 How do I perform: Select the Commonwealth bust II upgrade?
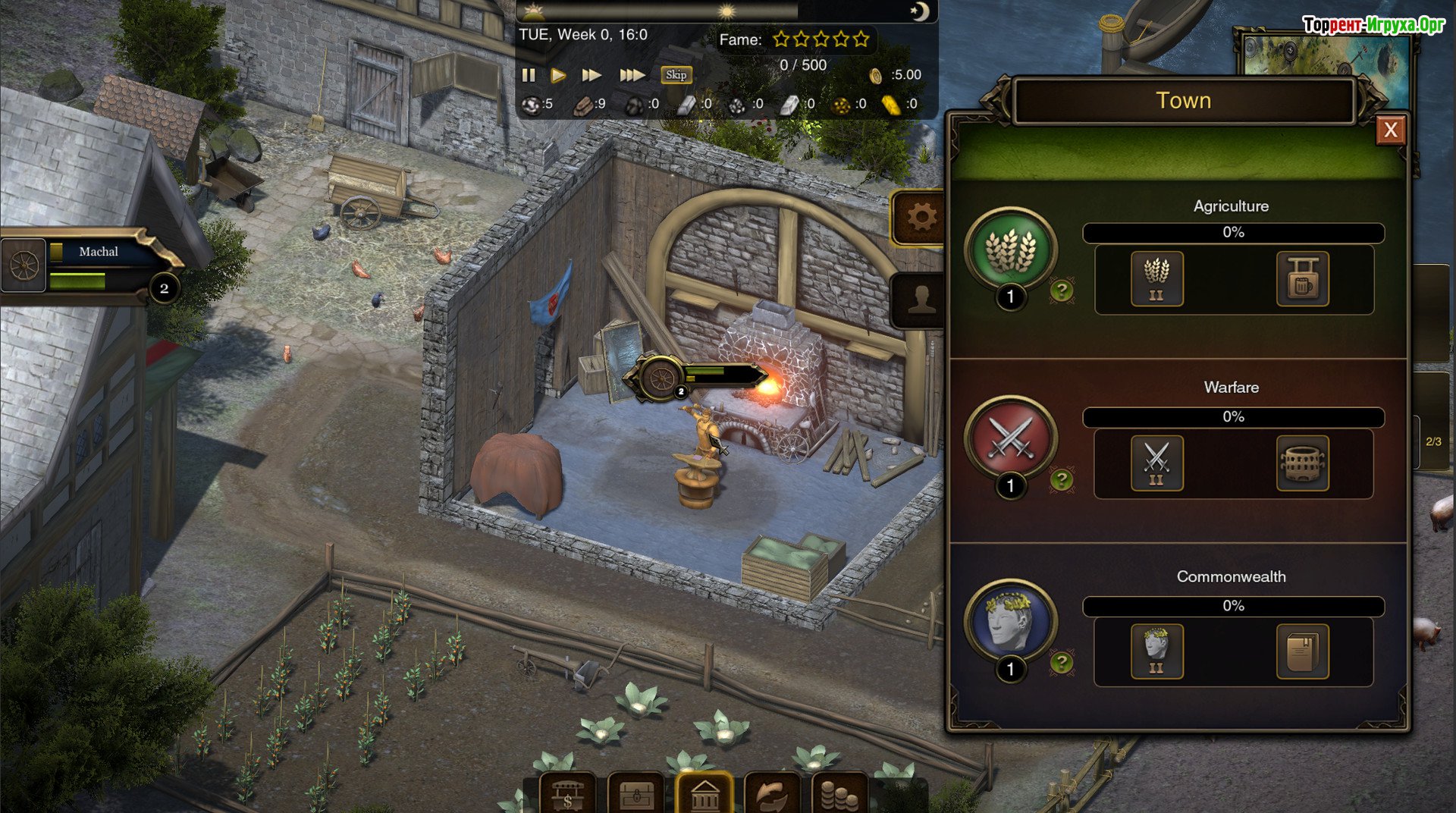click(x=1156, y=651)
